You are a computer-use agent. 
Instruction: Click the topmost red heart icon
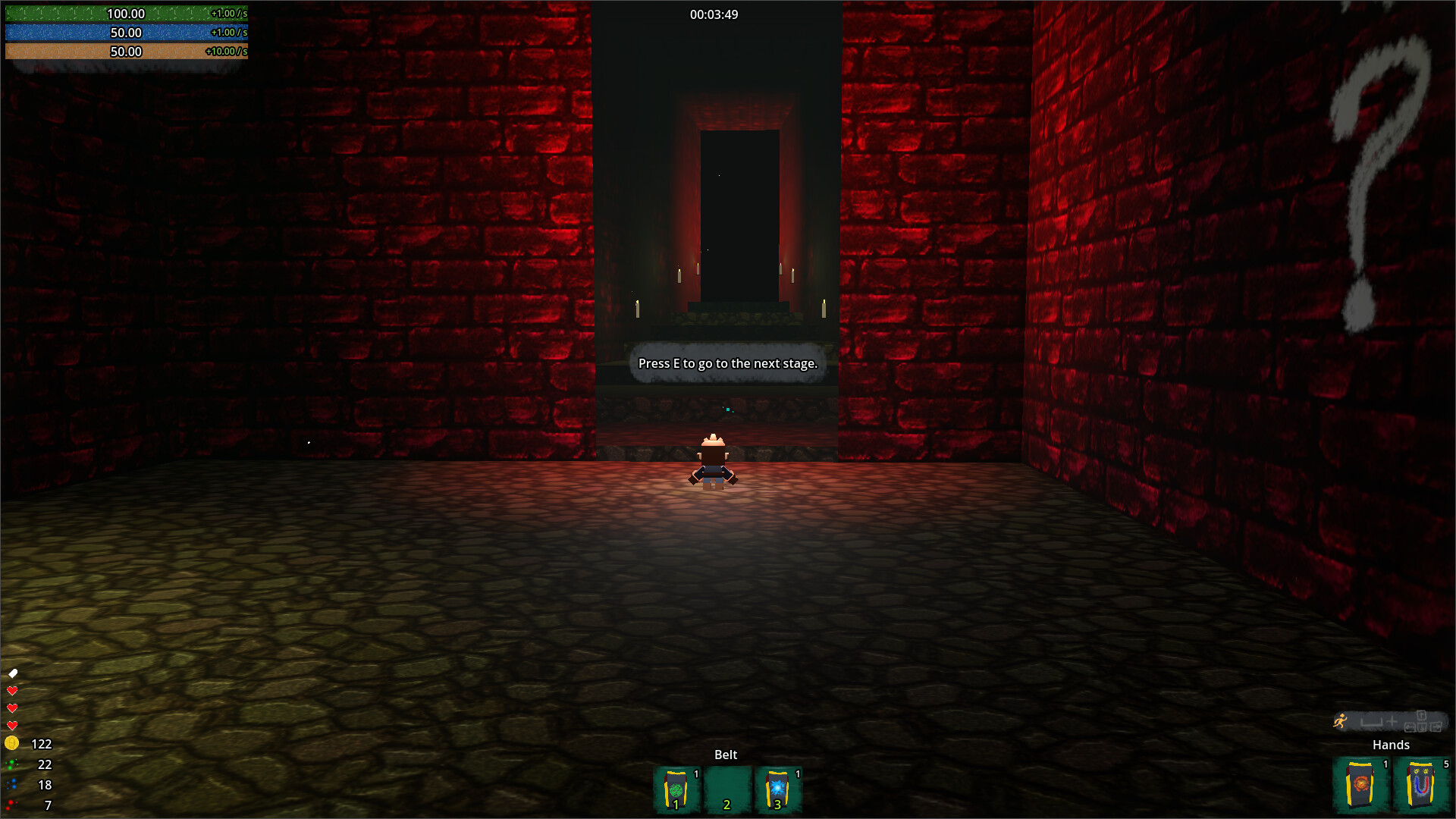point(11,691)
